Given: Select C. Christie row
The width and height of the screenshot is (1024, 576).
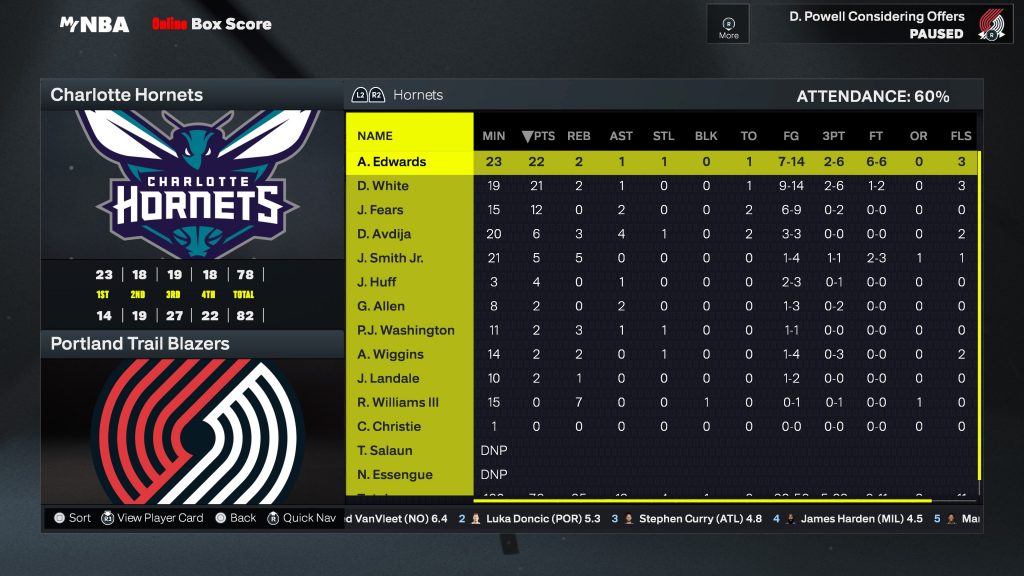Looking at the screenshot, I should coord(389,426).
